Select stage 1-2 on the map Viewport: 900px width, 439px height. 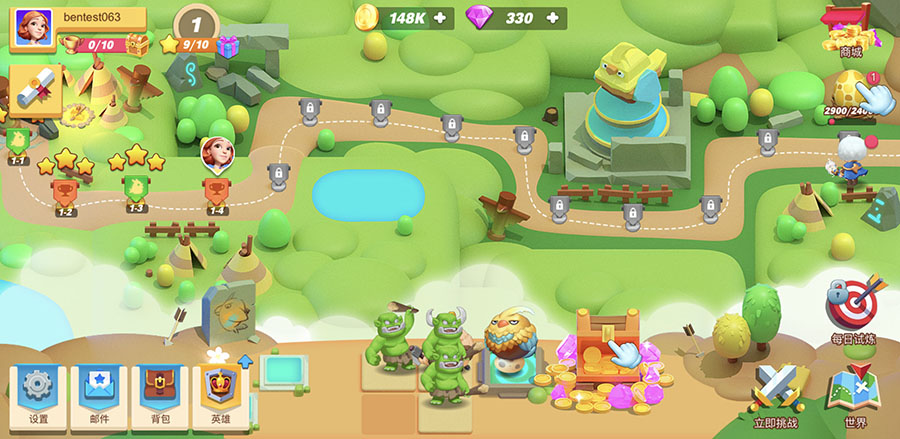(63, 190)
